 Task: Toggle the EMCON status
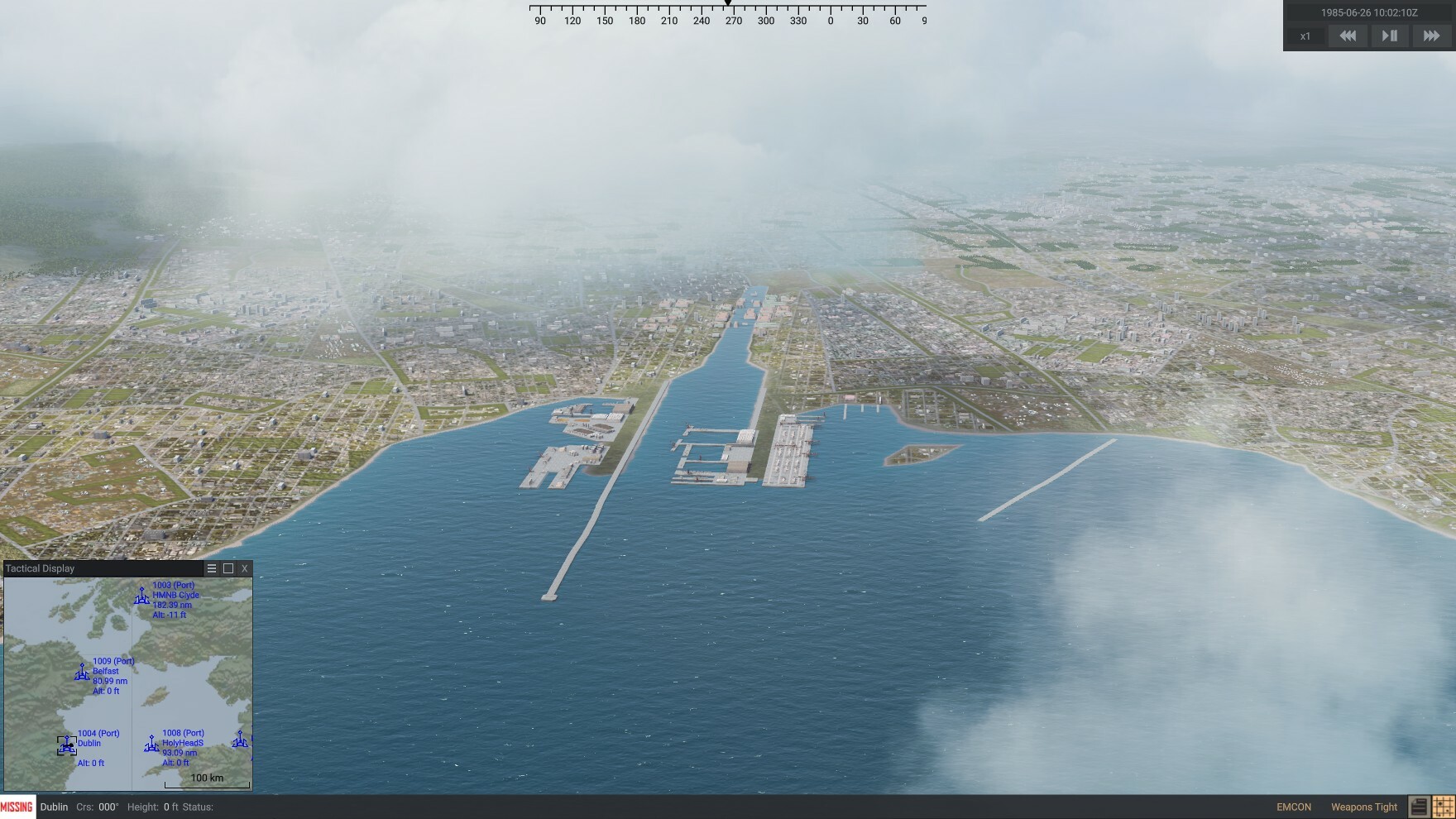(1293, 807)
